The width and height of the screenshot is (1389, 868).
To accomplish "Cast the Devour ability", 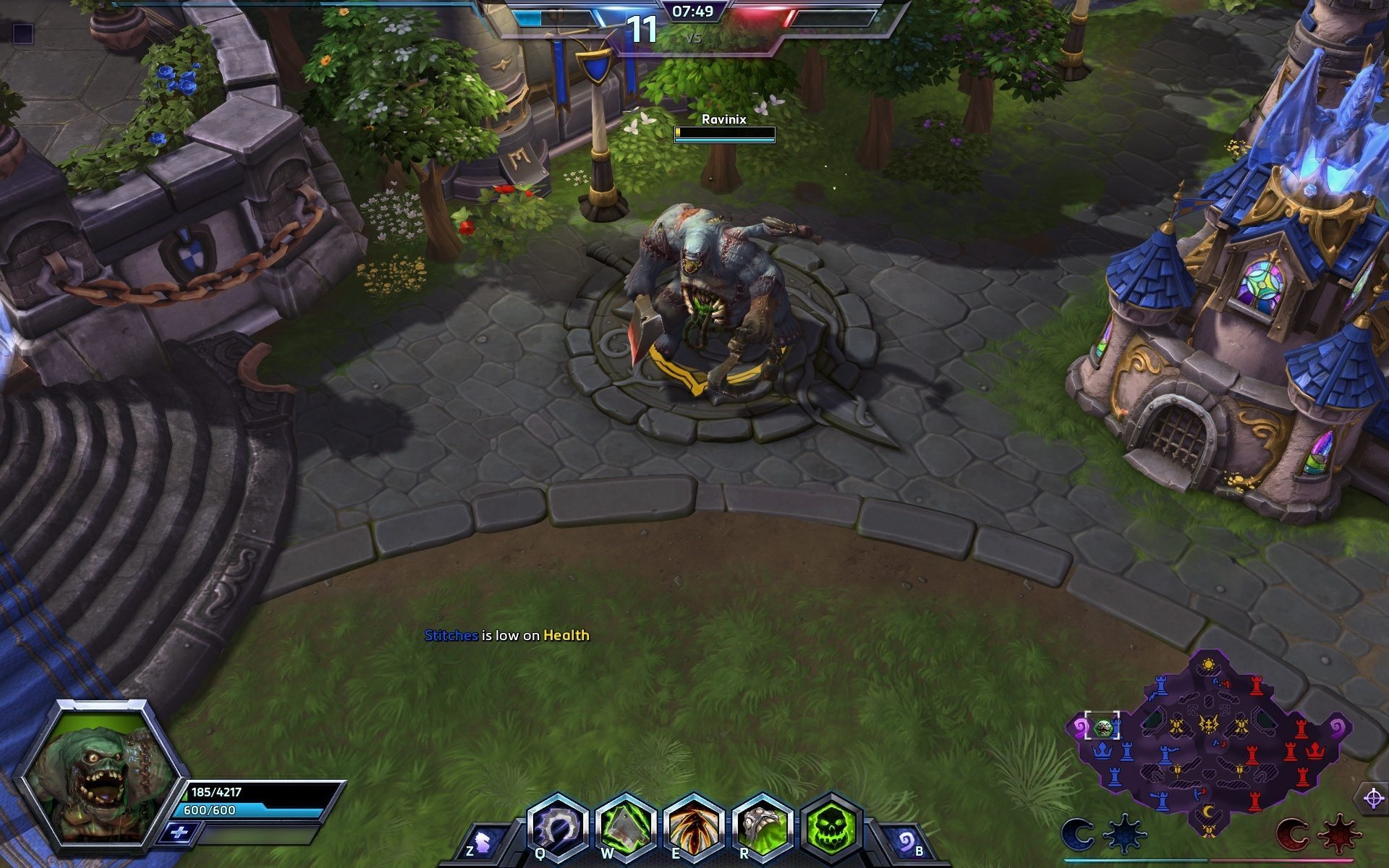I will coord(692,826).
